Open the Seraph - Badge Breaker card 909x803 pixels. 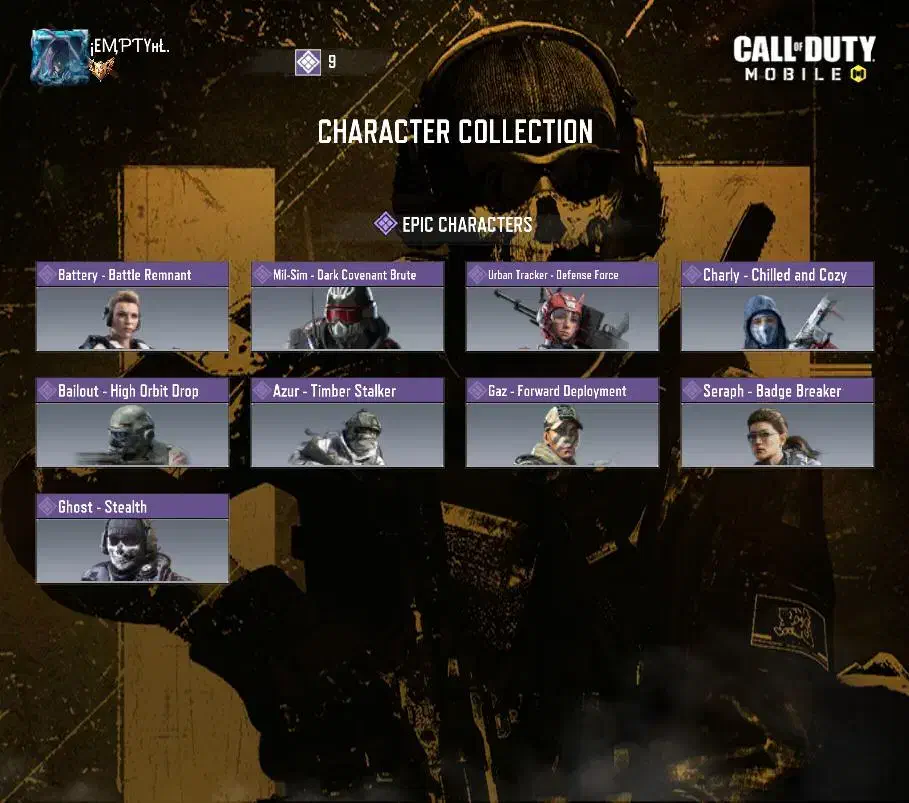point(777,423)
